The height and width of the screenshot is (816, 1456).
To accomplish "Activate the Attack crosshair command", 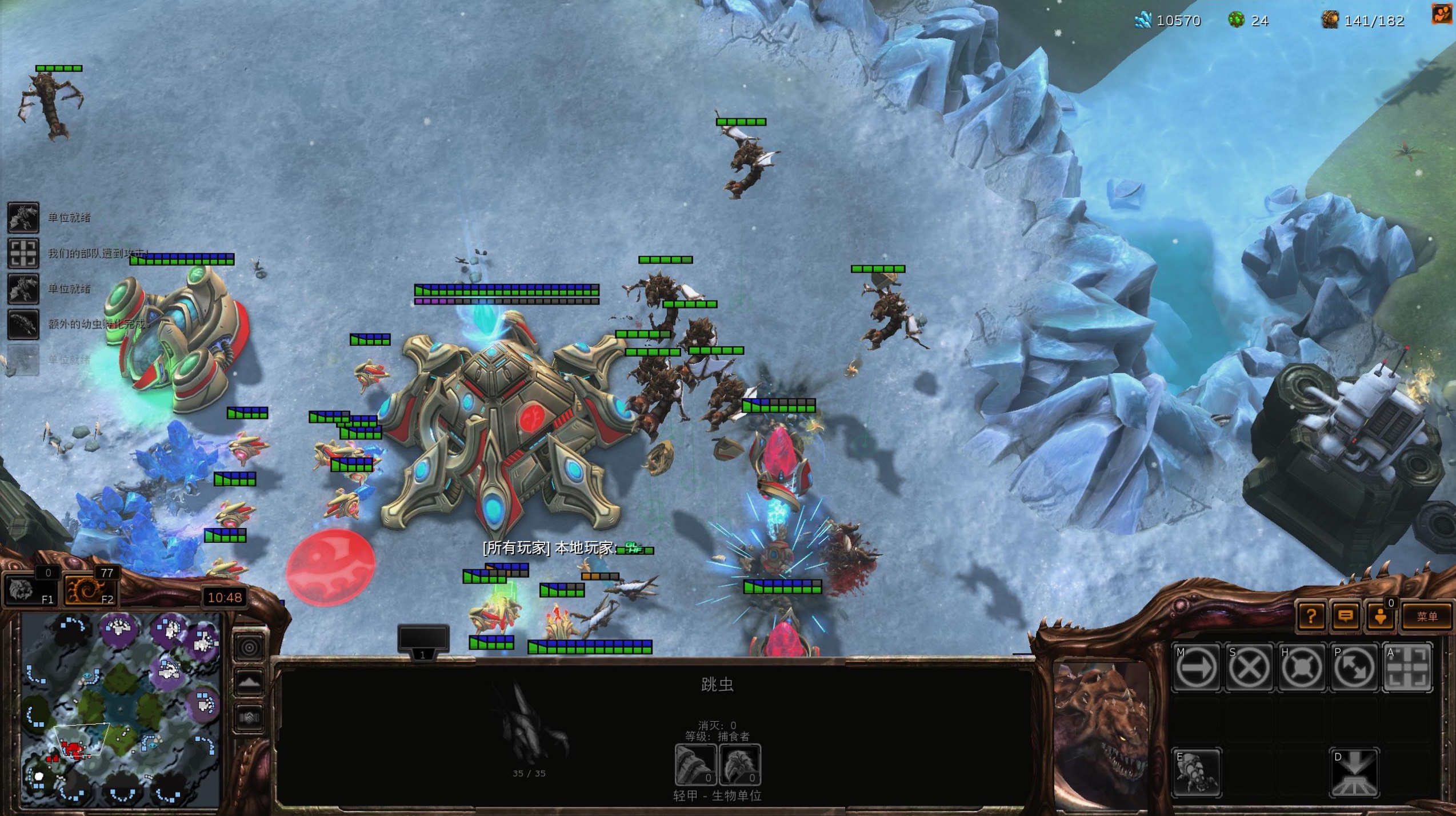I will pyautogui.click(x=1407, y=667).
